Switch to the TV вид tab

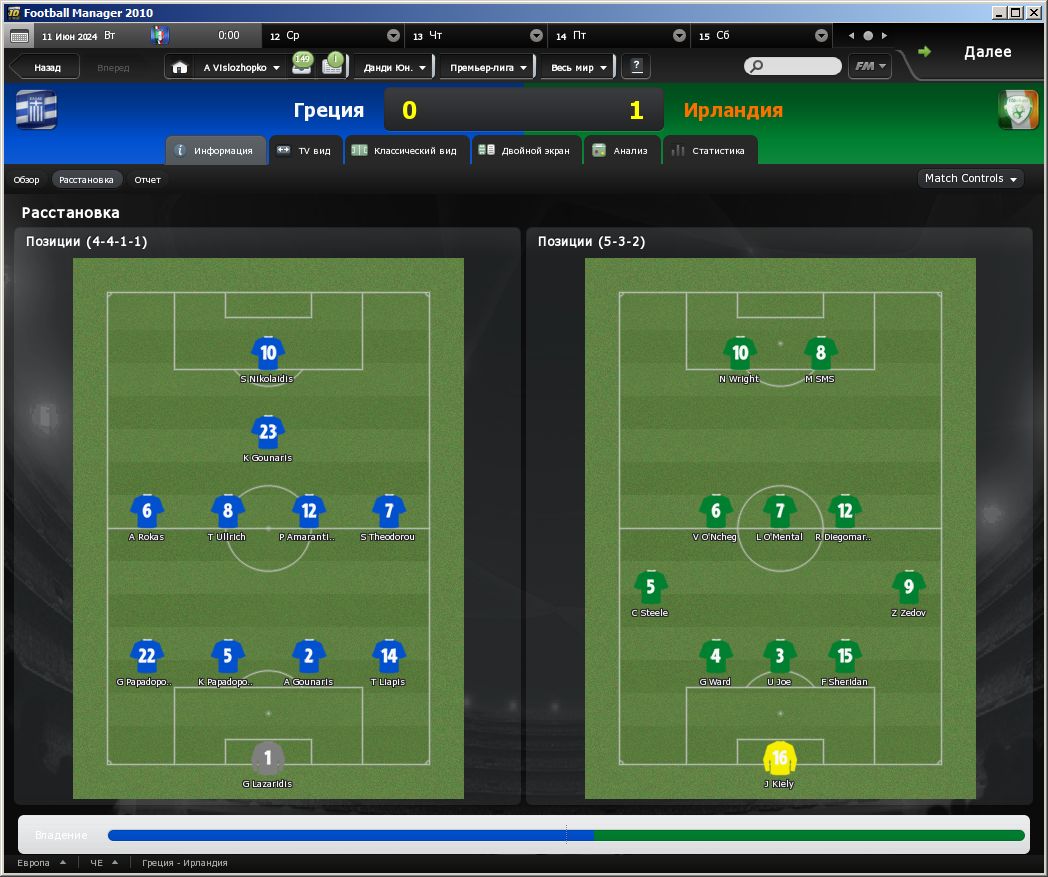307,151
